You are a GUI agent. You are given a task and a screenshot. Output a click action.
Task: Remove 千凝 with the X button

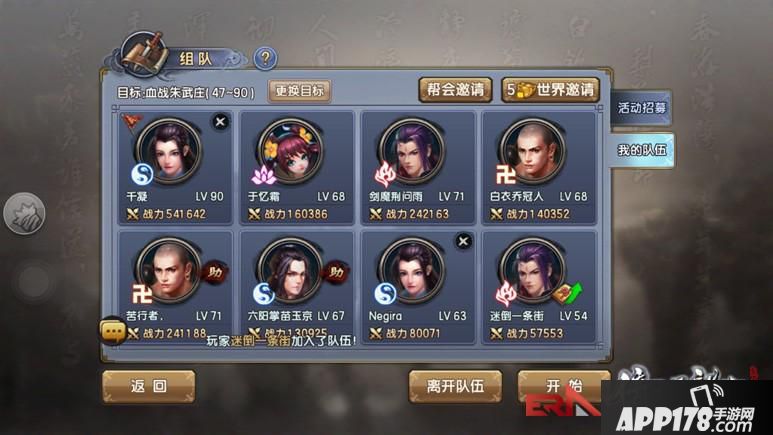221,121
